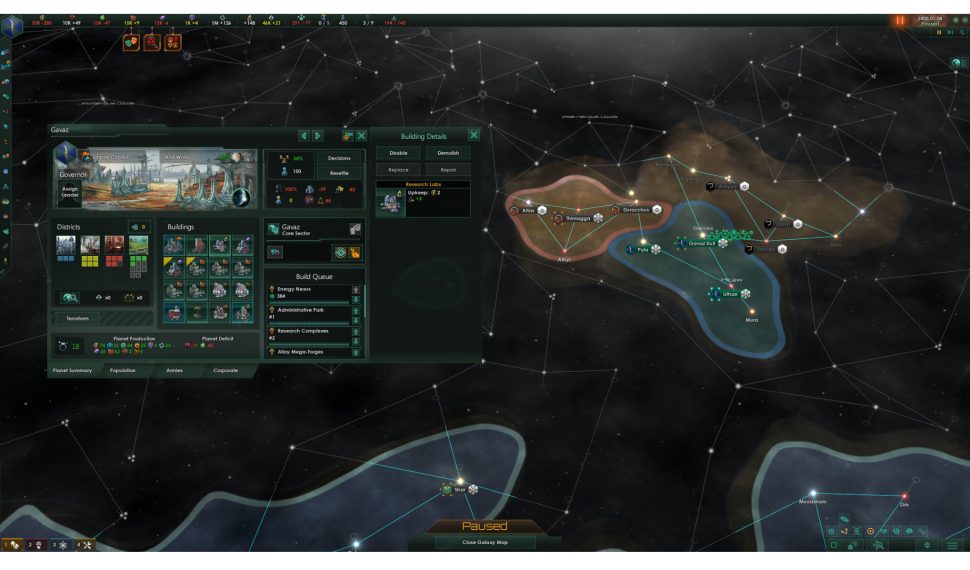This screenshot has height=570, width=970.
Task: Switch to the Armies tab
Action: pyautogui.click(x=175, y=370)
